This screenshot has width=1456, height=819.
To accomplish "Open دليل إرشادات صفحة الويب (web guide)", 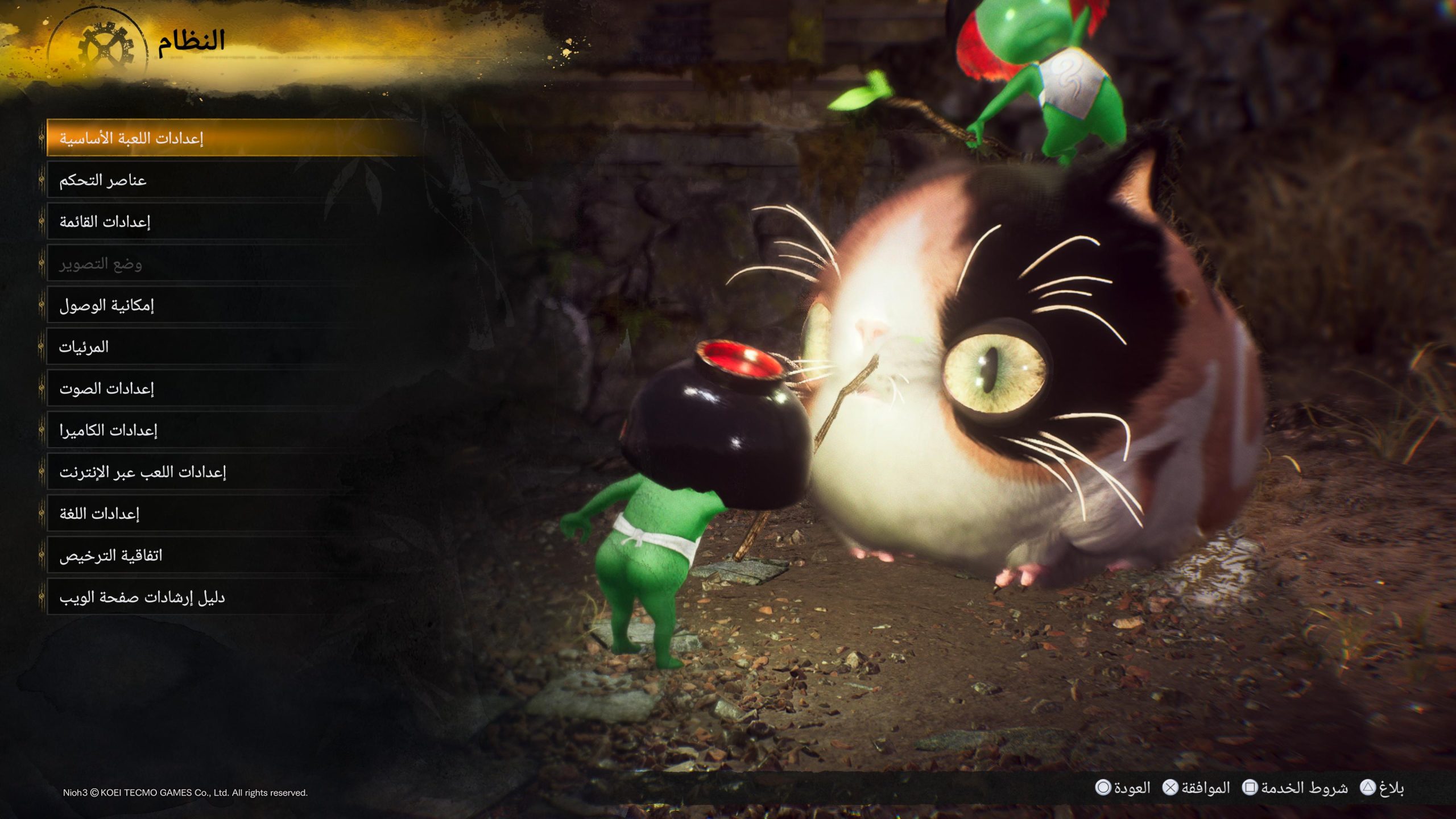I will click(171, 595).
